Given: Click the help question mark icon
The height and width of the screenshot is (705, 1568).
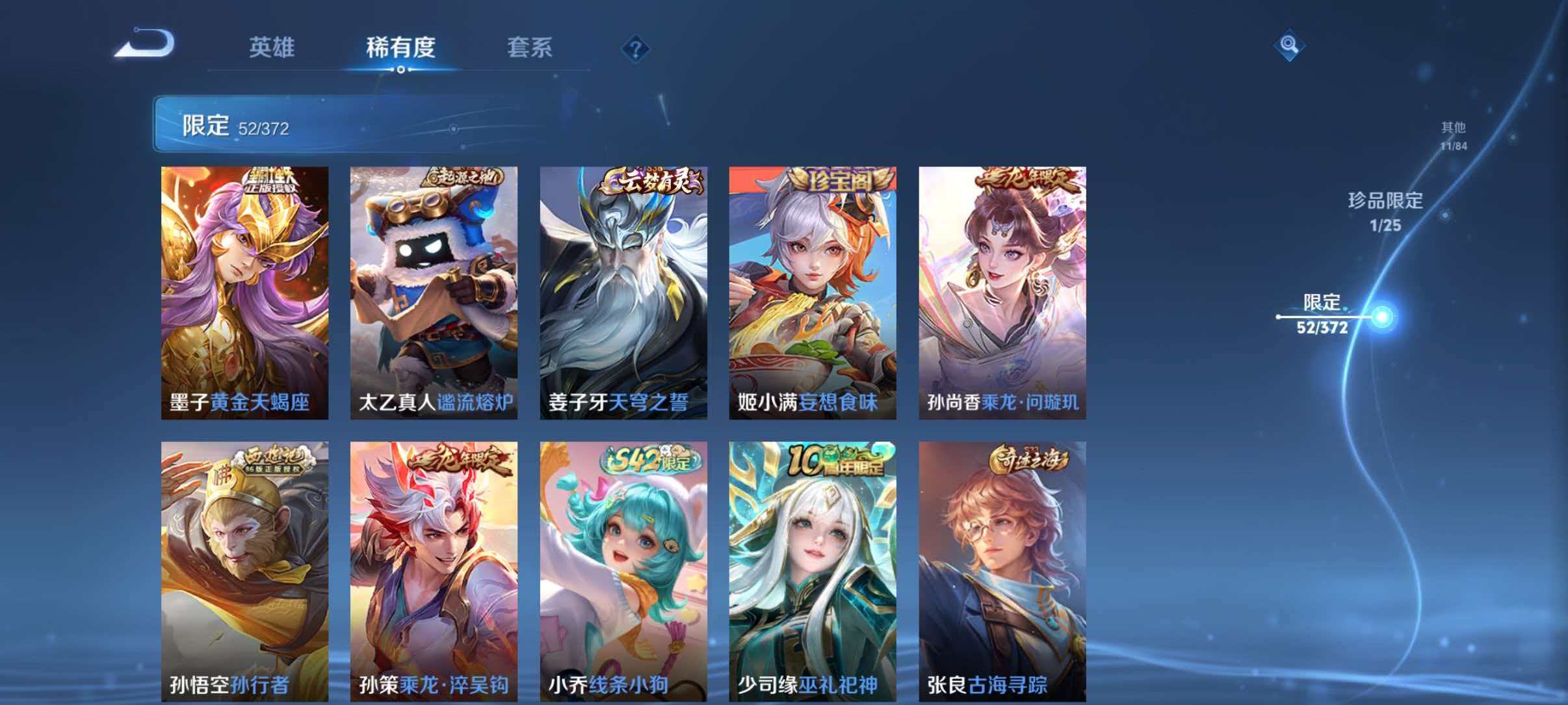Looking at the screenshot, I should 637,48.
